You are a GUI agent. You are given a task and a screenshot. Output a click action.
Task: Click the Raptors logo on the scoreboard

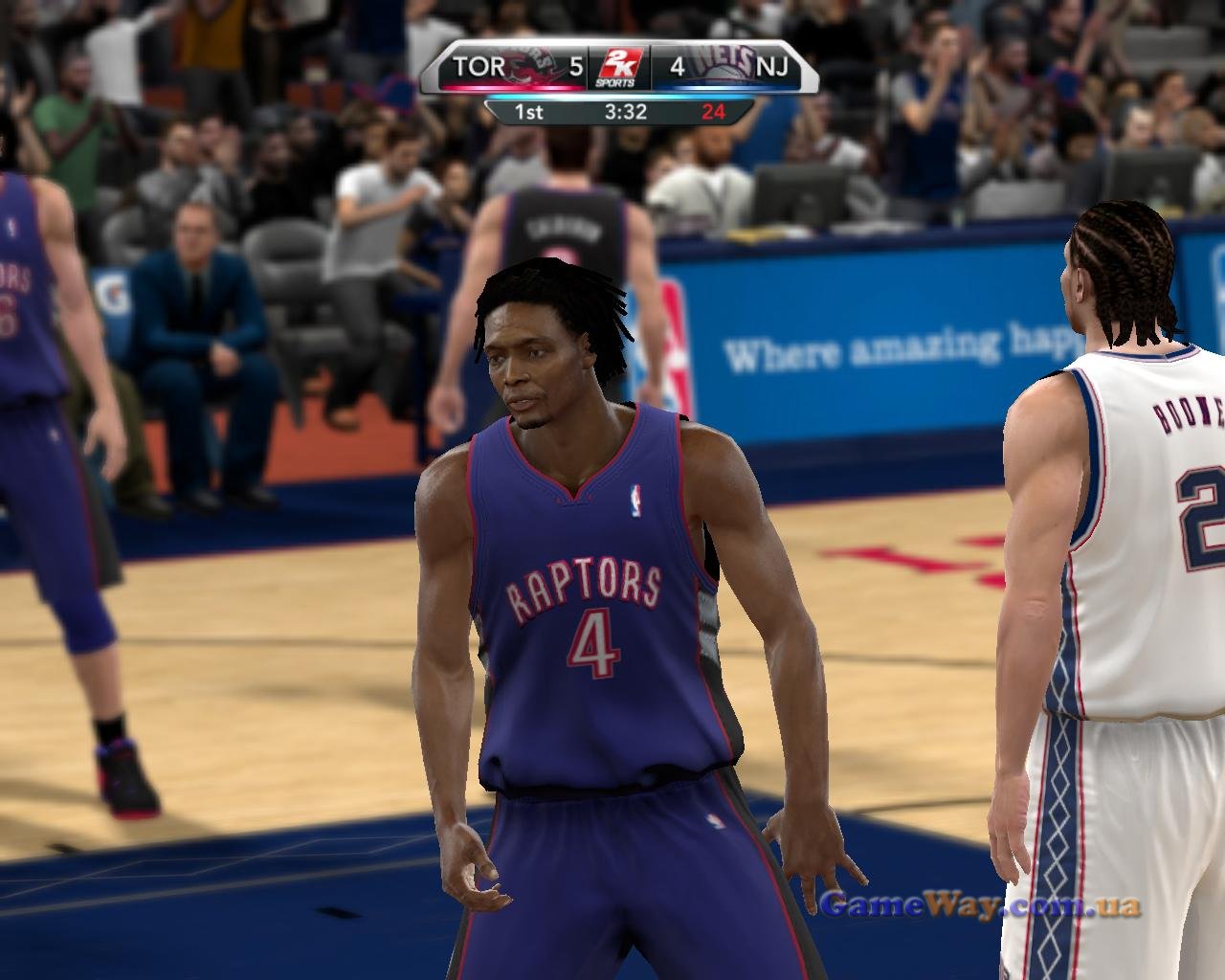[531, 66]
